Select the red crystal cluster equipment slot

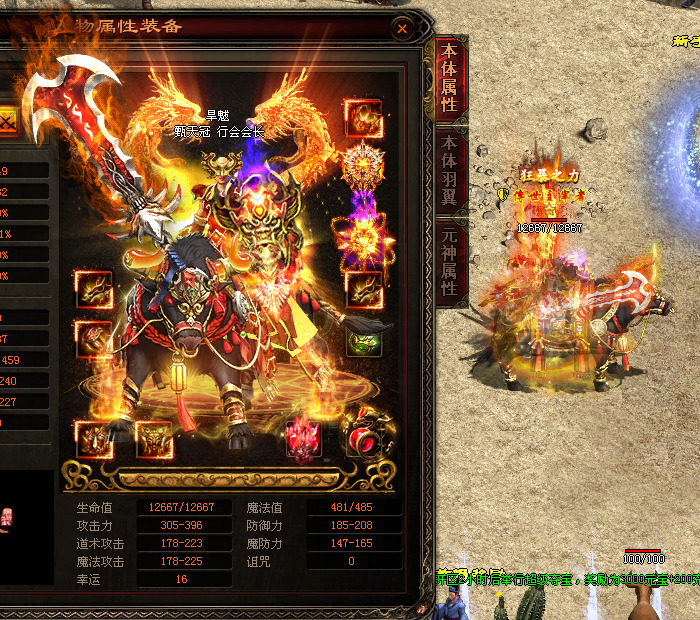pos(303,438)
